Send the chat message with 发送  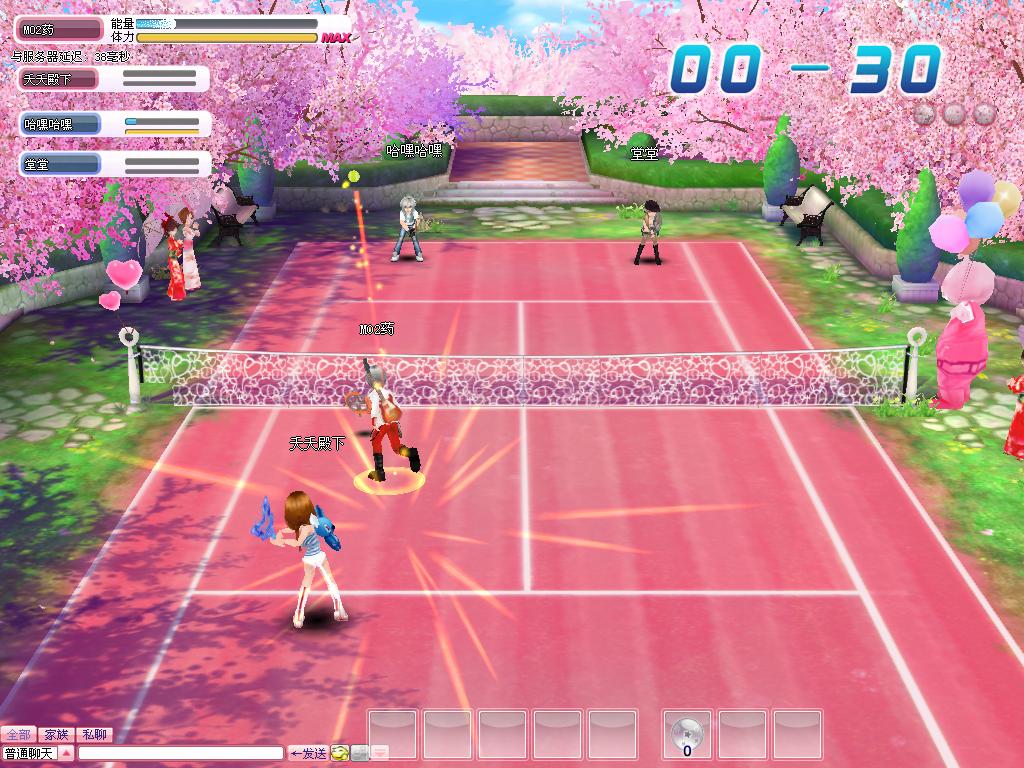click(309, 753)
